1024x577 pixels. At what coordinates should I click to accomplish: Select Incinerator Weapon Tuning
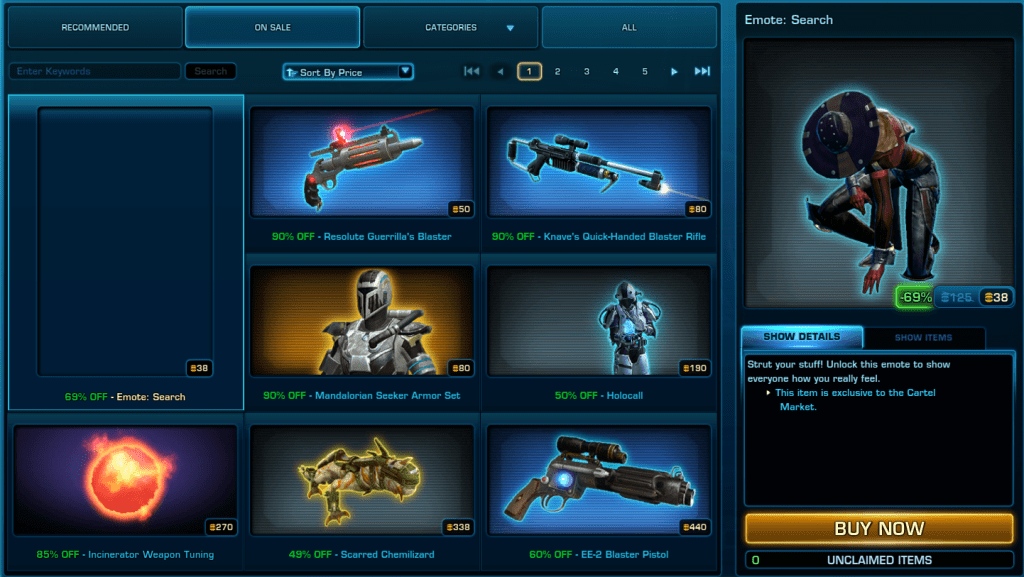click(125, 480)
